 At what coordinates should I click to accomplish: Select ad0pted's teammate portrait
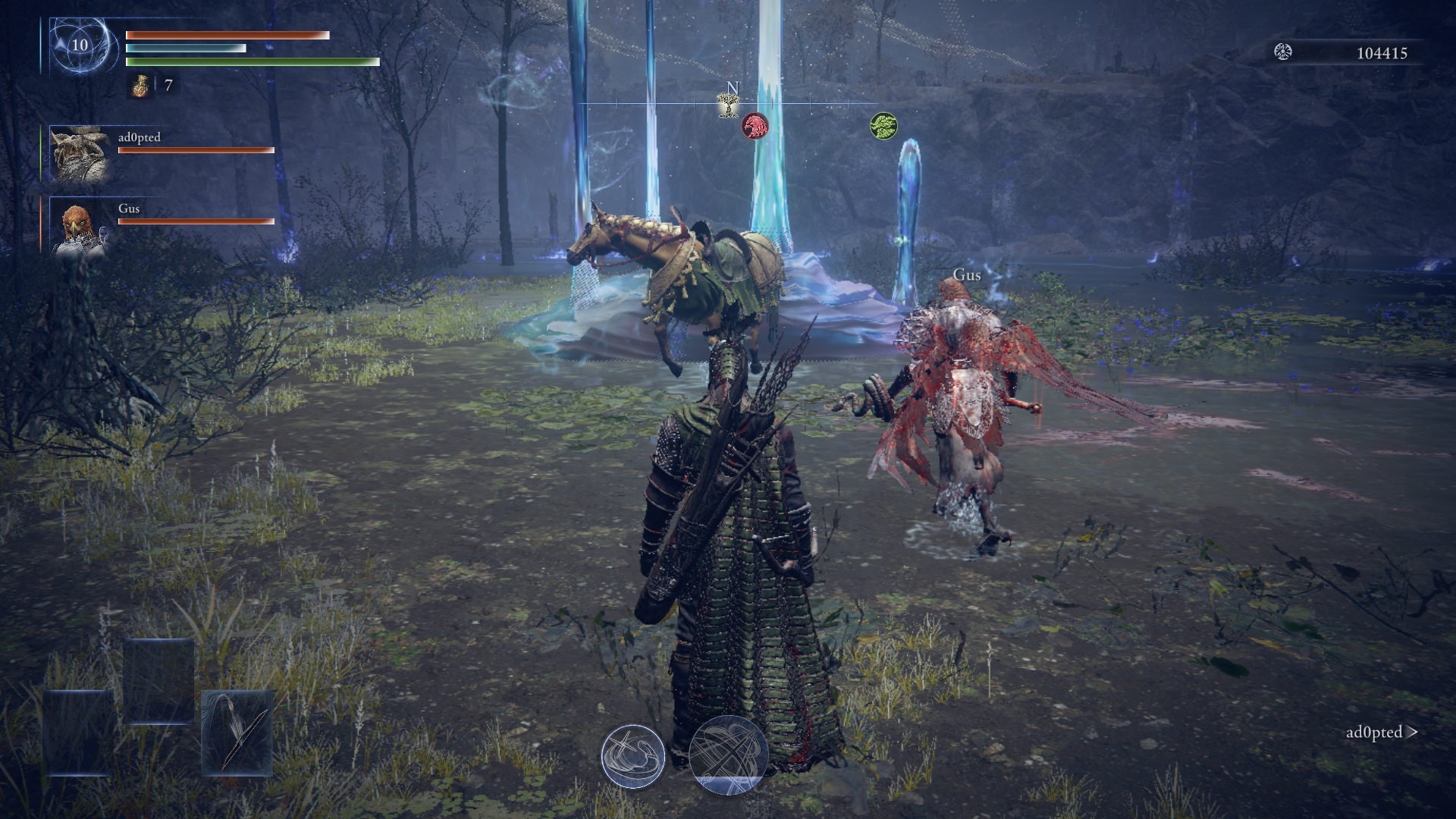80,154
